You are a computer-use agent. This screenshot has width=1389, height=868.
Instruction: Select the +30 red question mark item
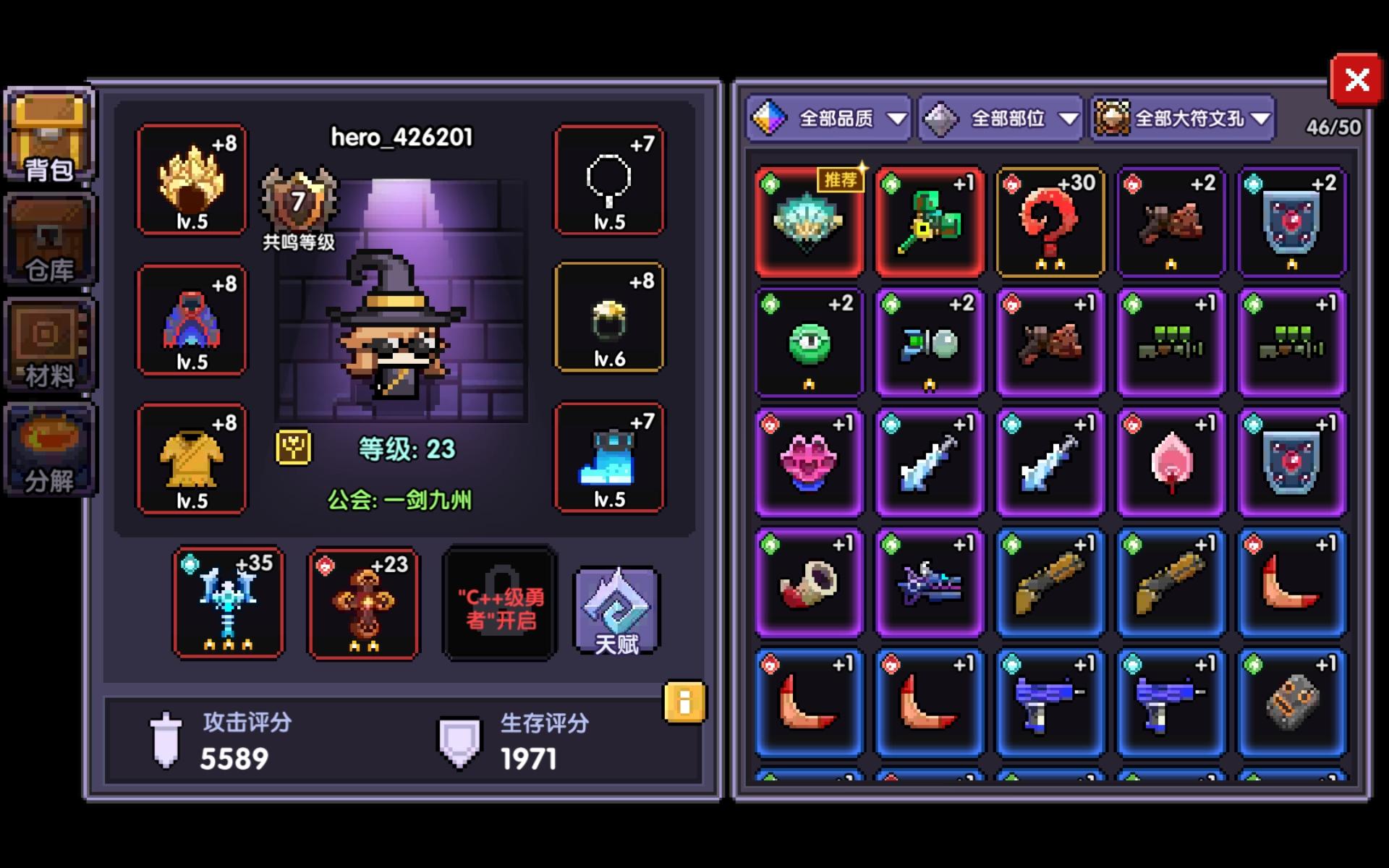click(x=1049, y=221)
